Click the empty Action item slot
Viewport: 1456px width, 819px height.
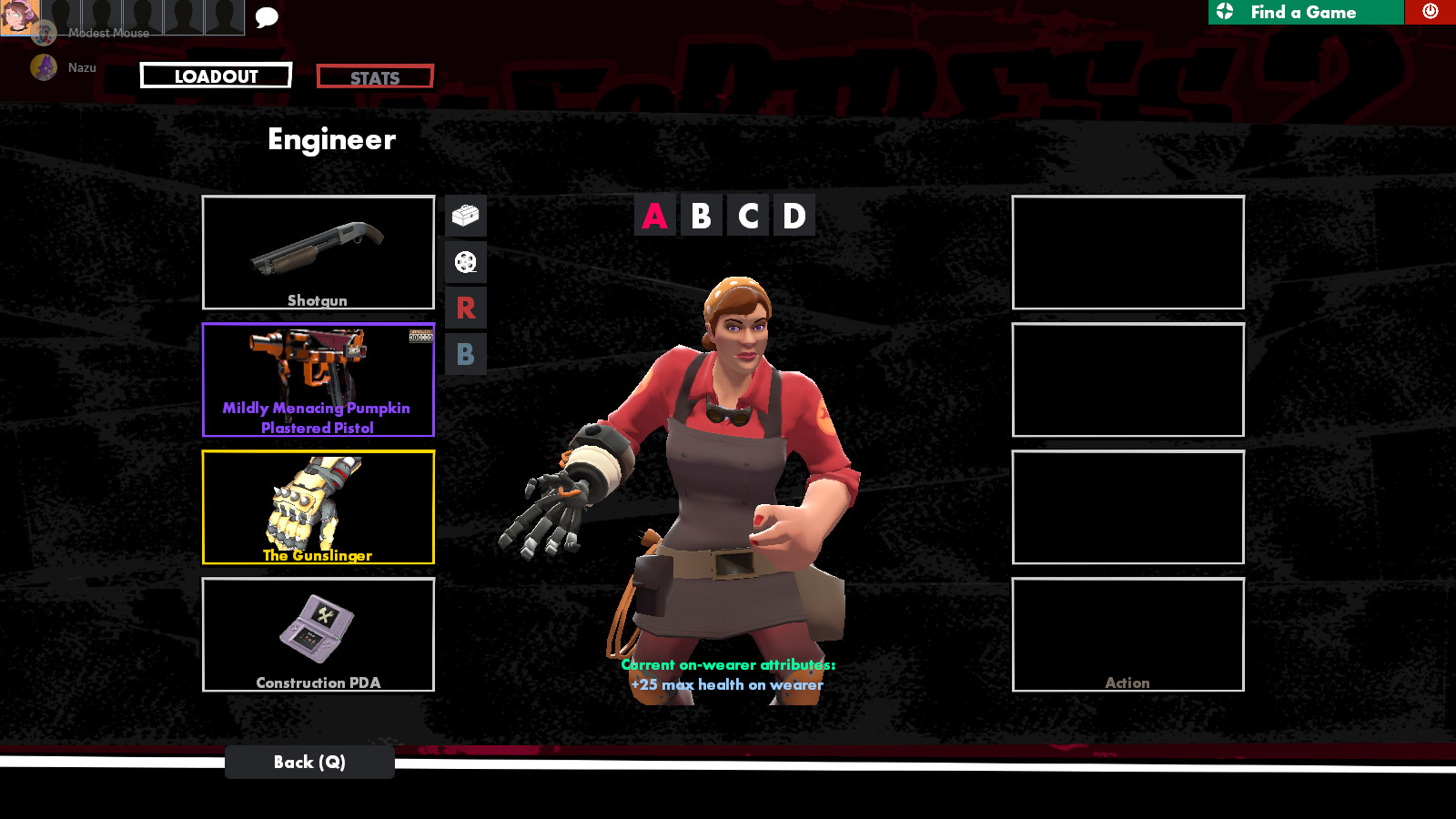tap(1127, 634)
